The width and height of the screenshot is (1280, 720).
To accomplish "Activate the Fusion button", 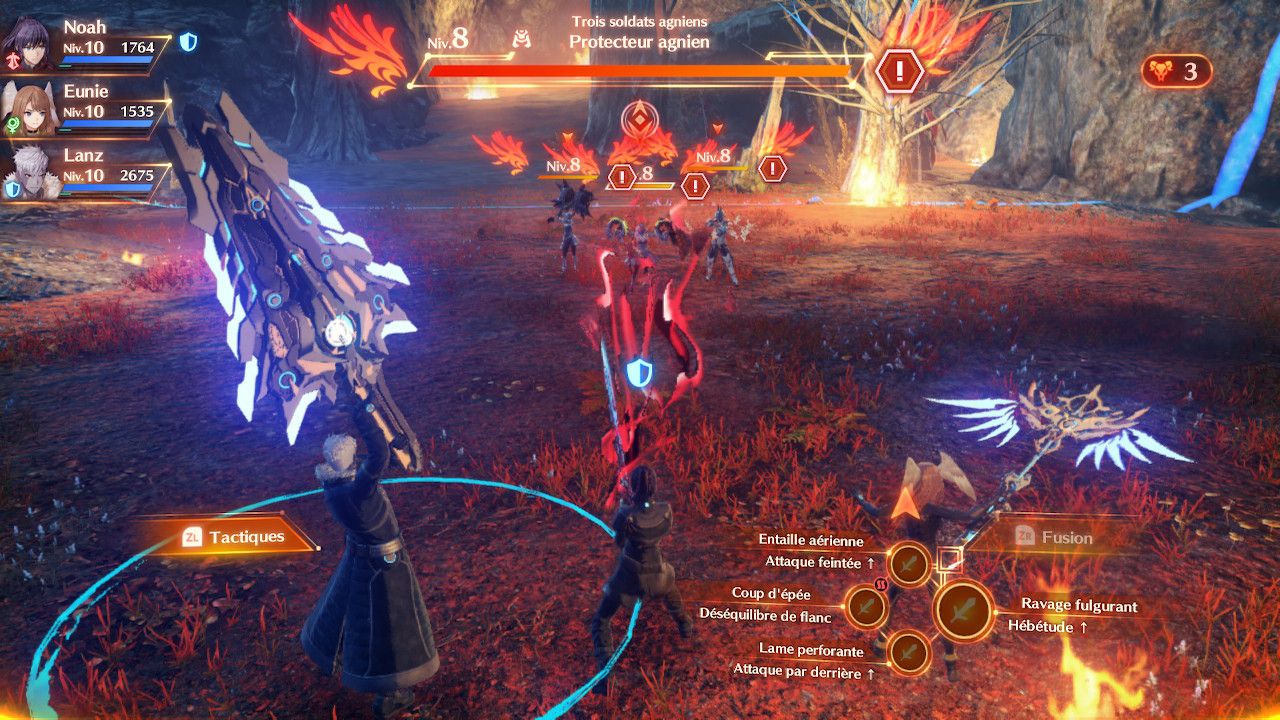I will (x=1053, y=537).
